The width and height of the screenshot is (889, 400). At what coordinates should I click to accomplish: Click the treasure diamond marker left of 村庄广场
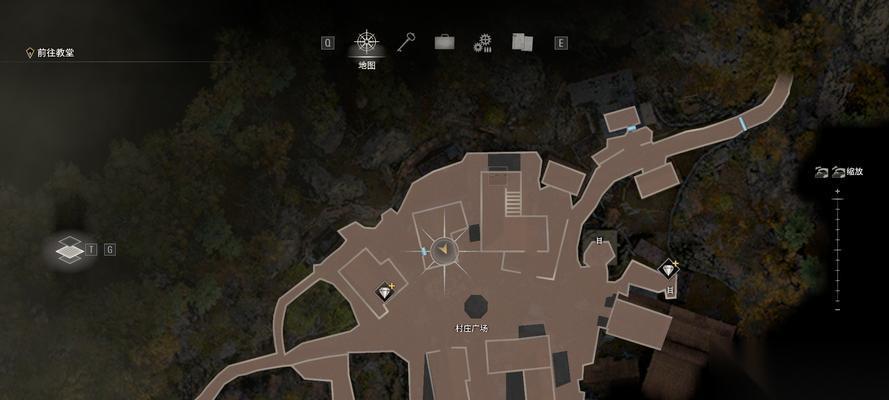[x=385, y=291]
